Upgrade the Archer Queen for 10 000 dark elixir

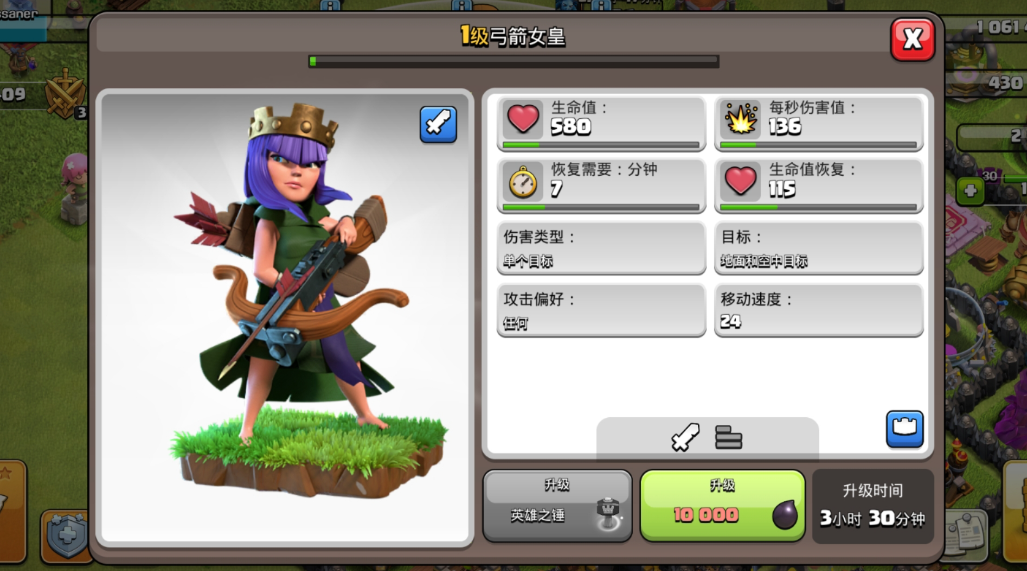(722, 505)
